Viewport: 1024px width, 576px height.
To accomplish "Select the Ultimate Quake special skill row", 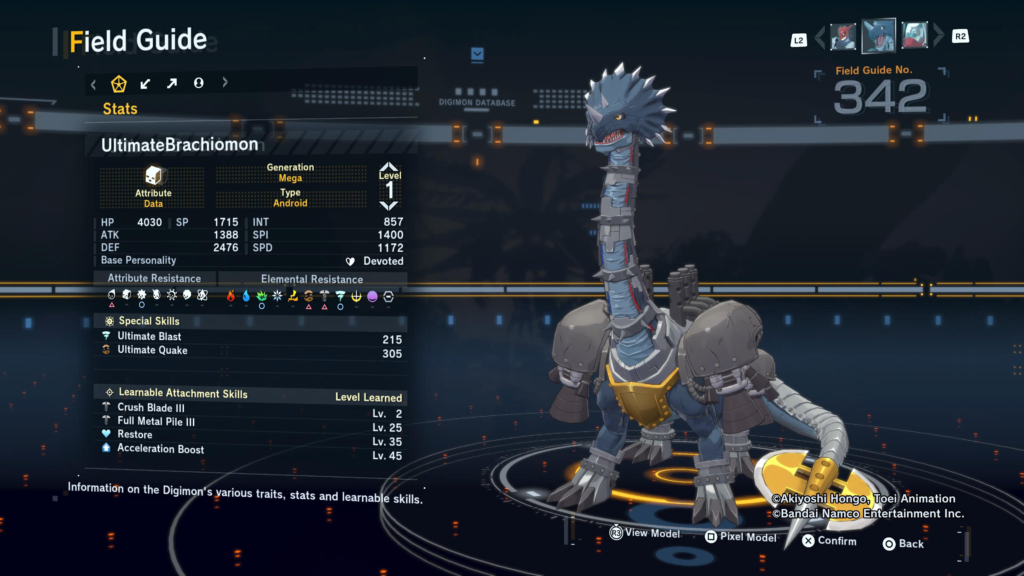I will click(252, 351).
